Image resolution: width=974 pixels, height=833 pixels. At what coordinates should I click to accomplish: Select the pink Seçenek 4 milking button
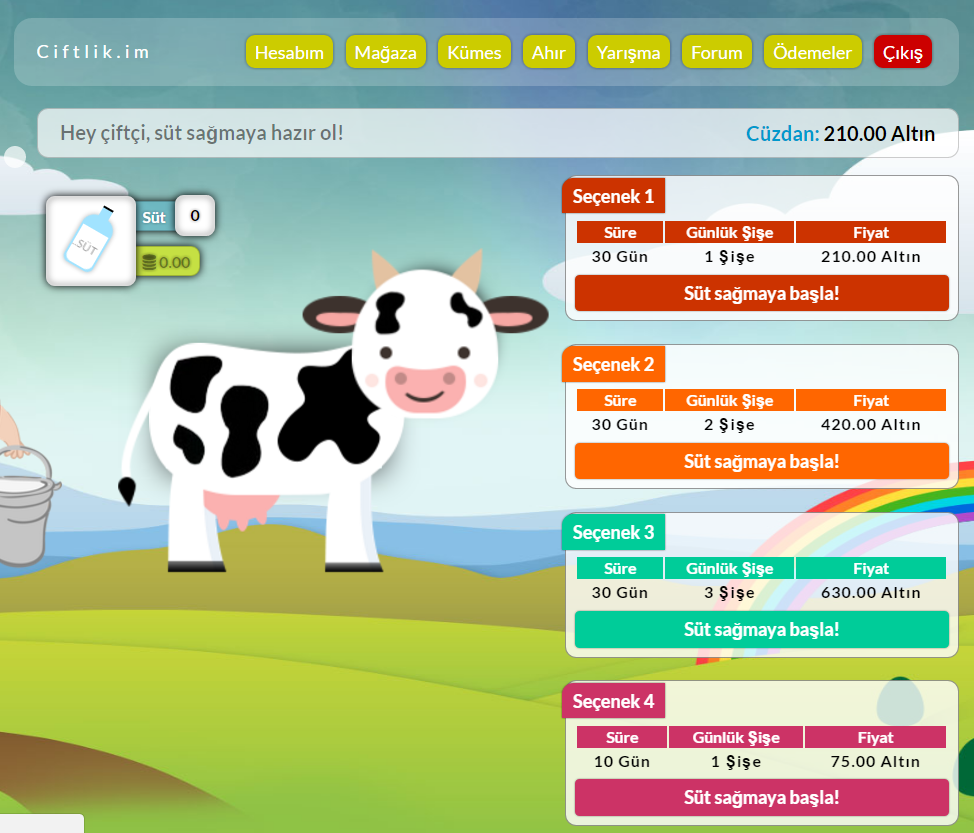[x=761, y=798]
